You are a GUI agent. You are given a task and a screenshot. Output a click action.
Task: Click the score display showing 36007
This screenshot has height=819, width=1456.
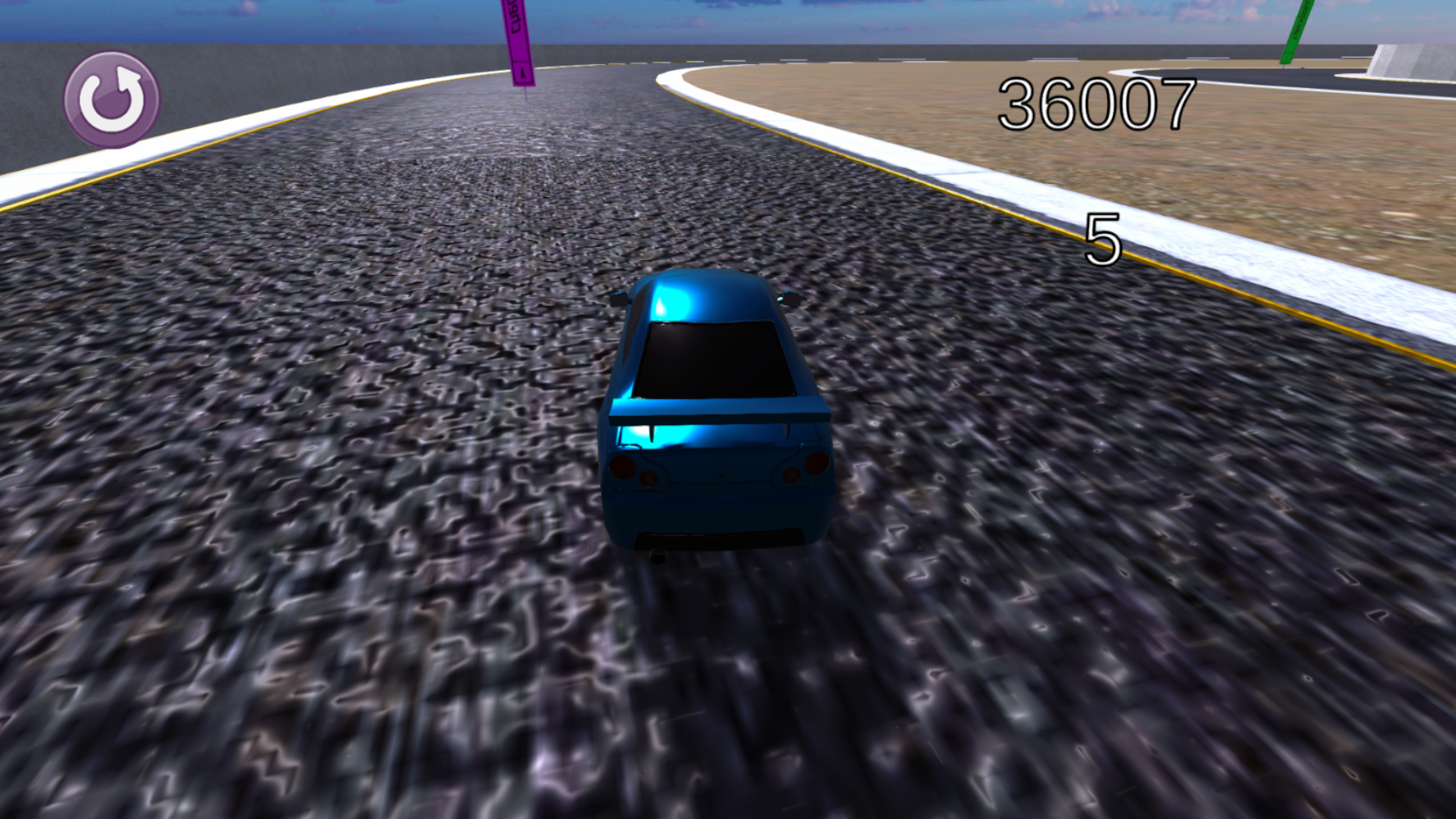(x=1097, y=103)
